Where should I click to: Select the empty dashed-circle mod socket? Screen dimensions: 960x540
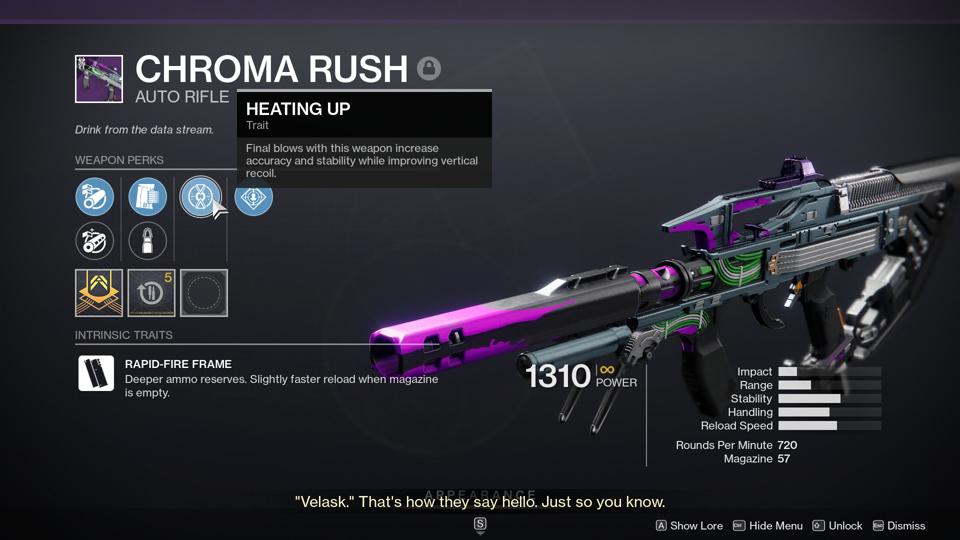(x=204, y=293)
